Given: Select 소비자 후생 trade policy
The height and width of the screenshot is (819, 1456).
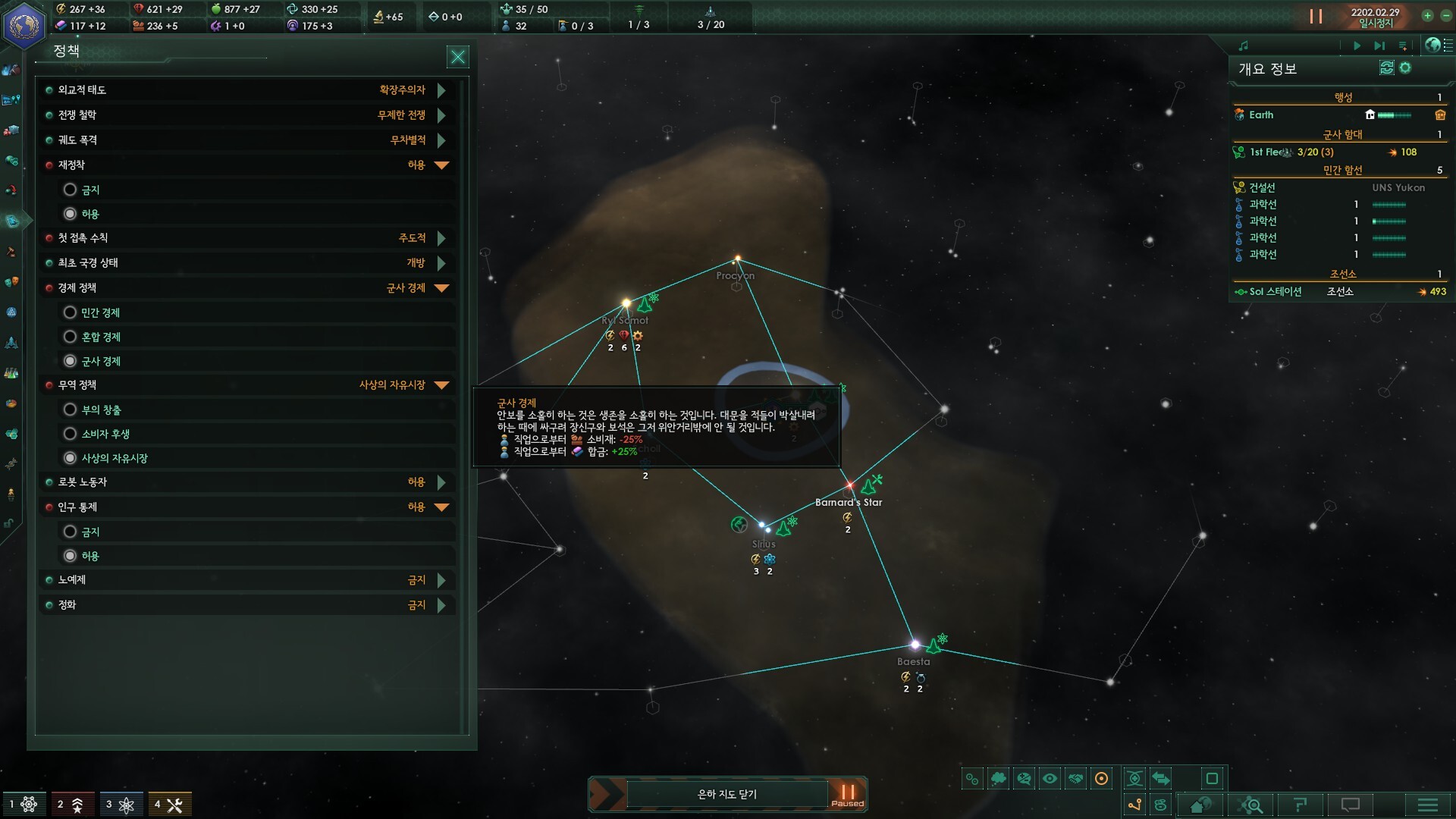Looking at the screenshot, I should (x=71, y=434).
